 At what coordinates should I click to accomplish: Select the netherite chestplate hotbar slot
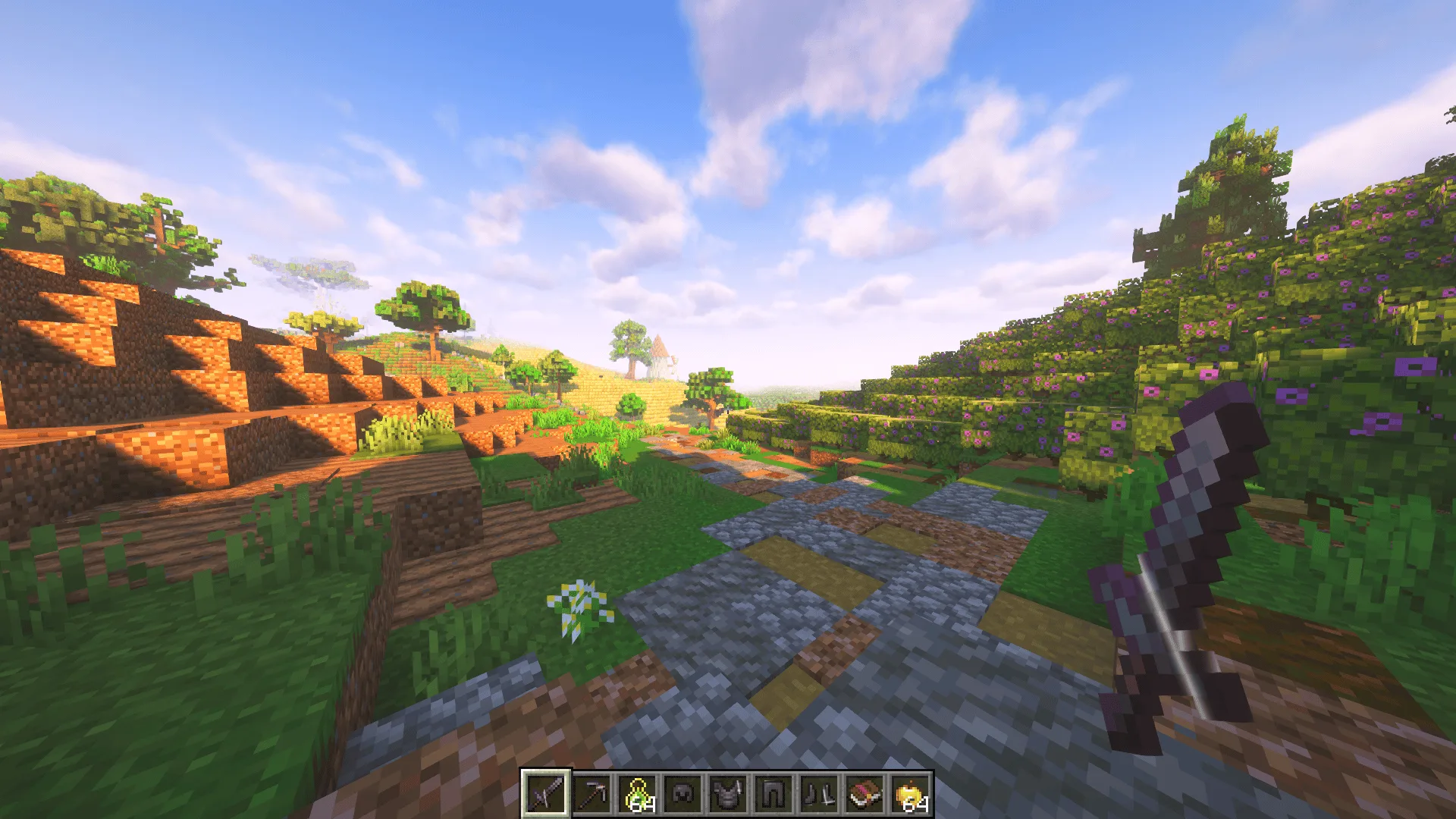coord(728,794)
